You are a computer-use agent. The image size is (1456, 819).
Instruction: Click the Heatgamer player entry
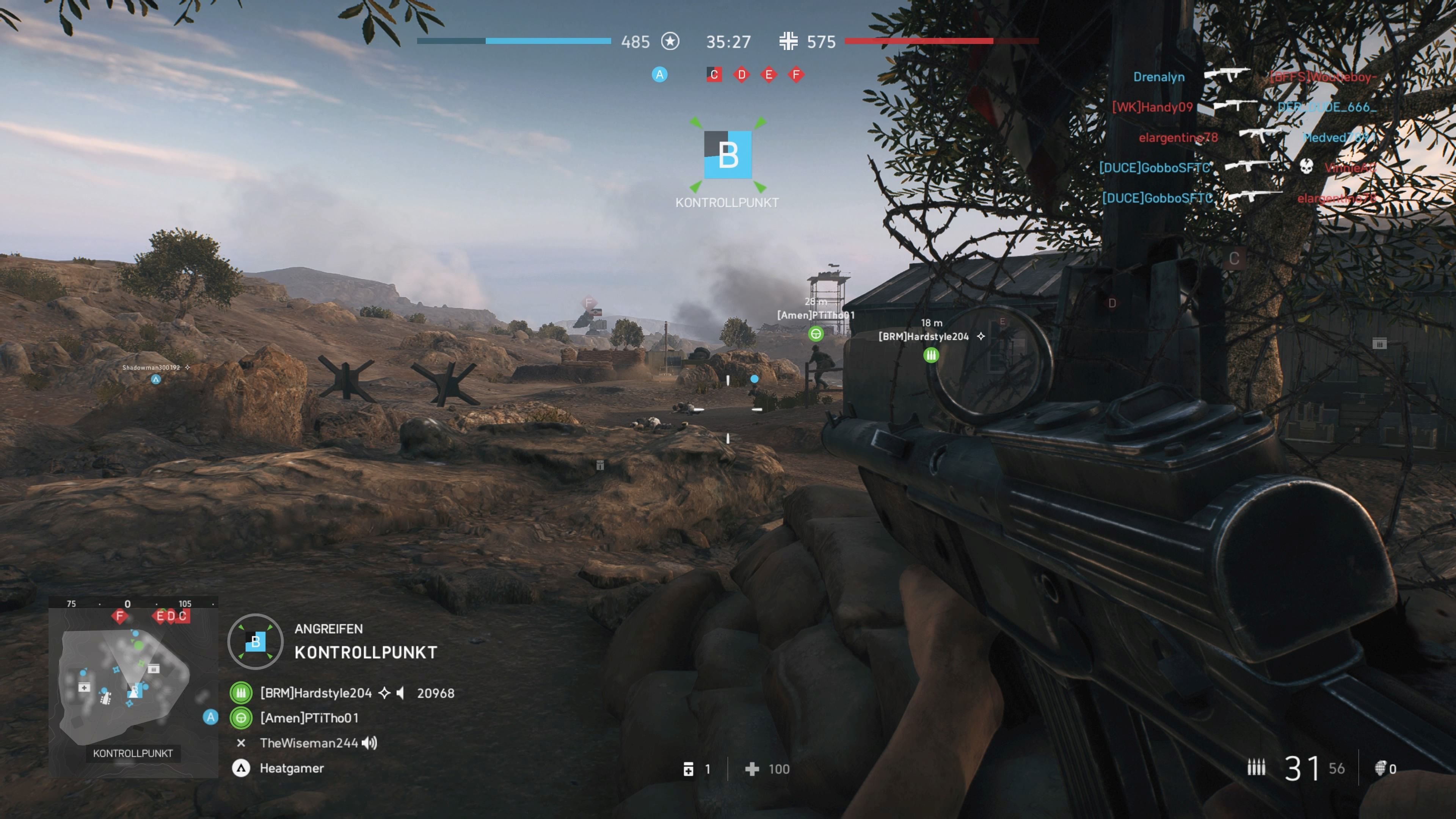pyautogui.click(x=292, y=768)
